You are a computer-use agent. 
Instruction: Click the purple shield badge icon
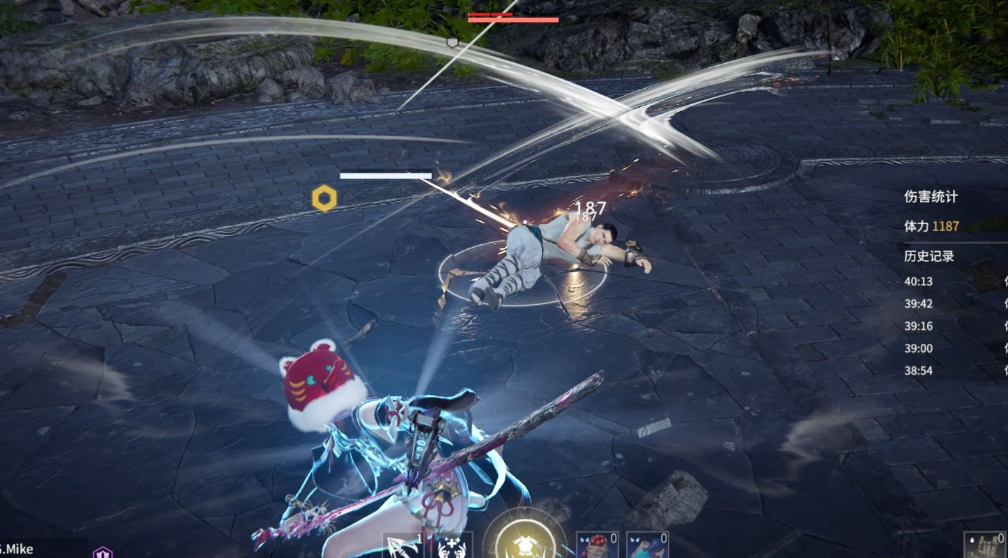pyautogui.click(x=102, y=552)
